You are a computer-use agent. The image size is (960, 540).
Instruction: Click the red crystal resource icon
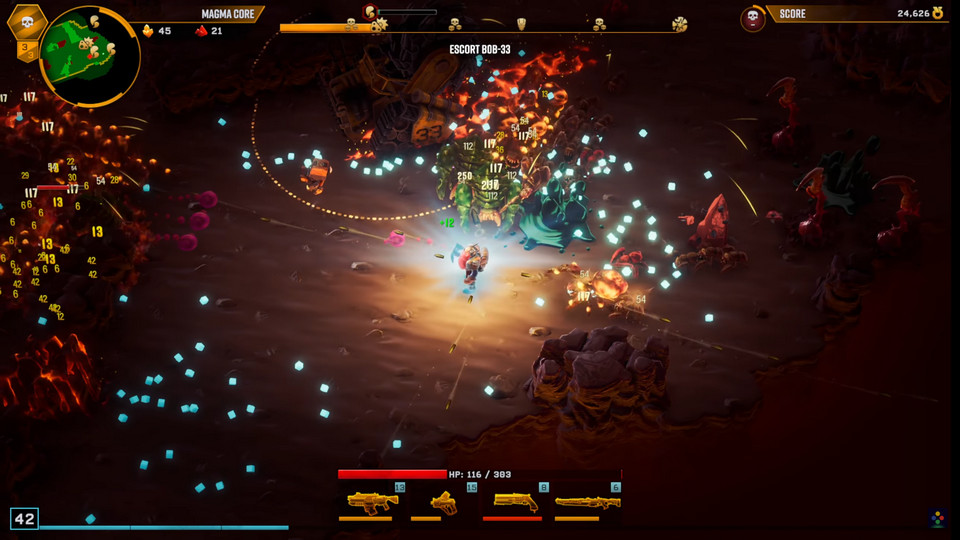(201, 31)
